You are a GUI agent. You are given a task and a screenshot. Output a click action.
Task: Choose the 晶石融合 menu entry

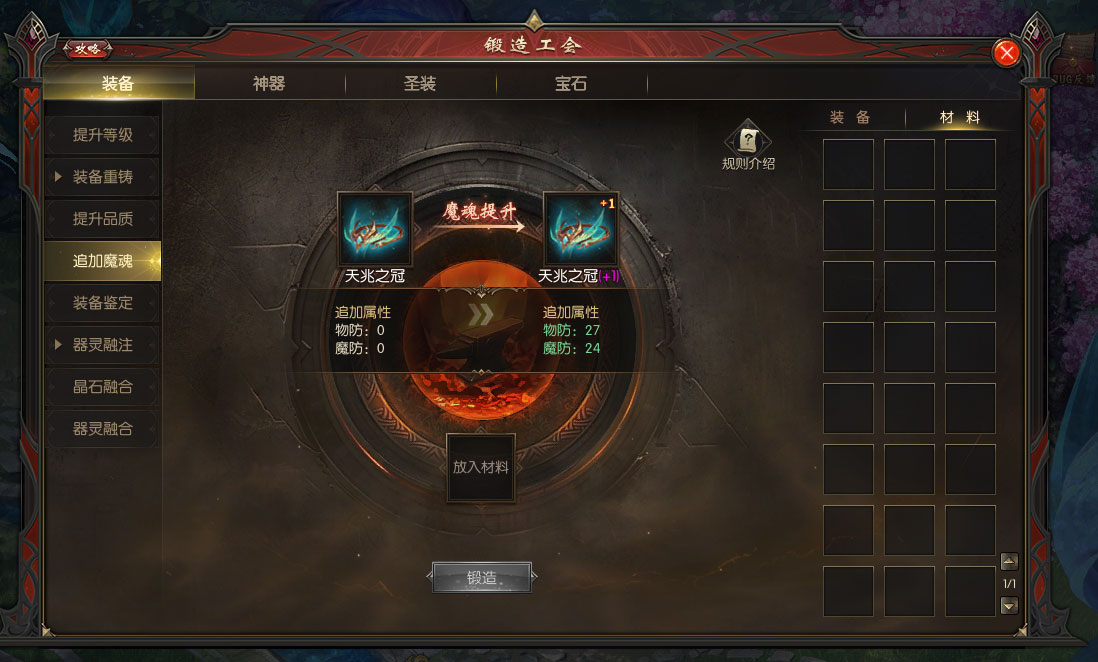coord(103,387)
